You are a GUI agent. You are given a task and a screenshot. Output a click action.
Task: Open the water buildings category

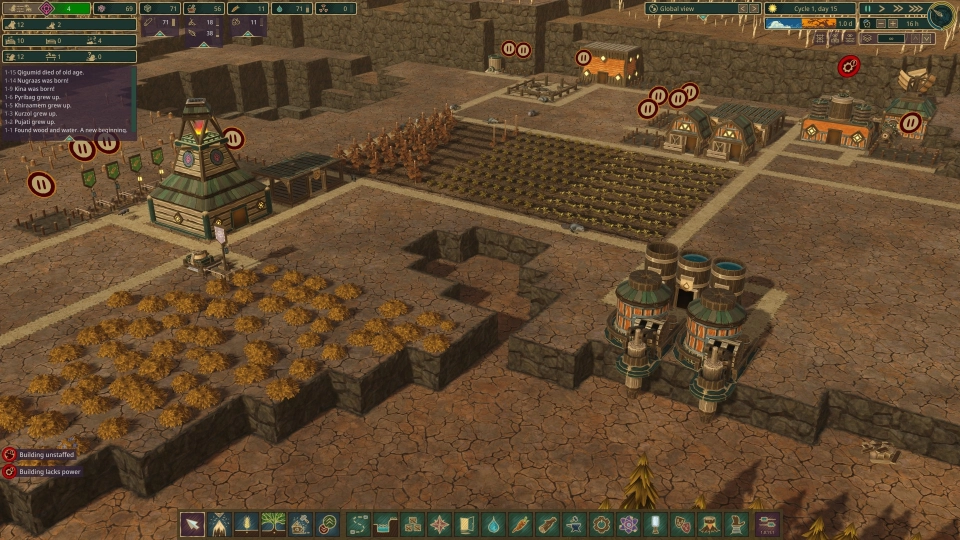(x=493, y=524)
